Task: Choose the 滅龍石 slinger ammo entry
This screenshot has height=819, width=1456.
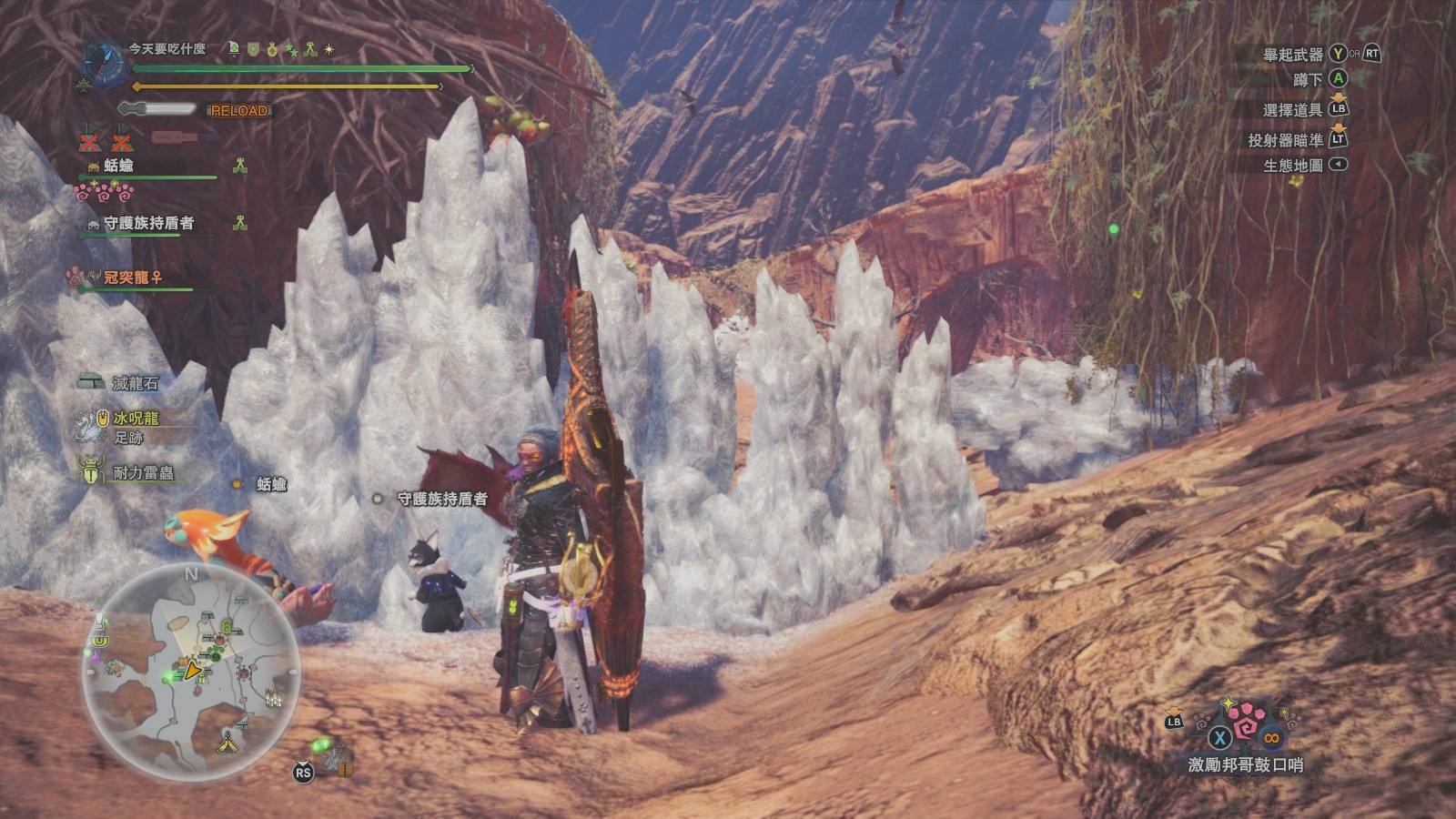Action: (135, 383)
